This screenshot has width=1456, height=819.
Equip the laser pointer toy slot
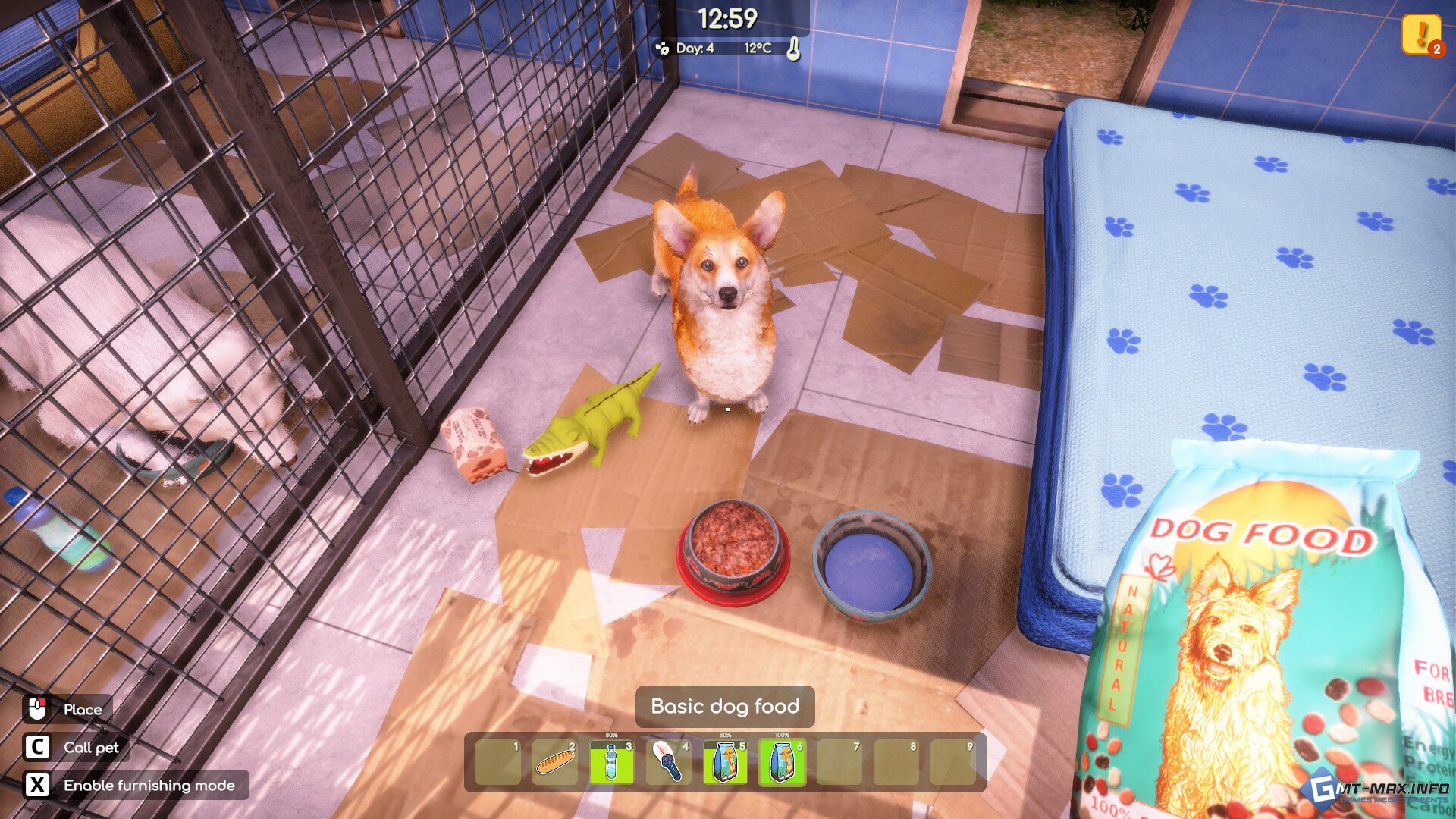click(x=668, y=762)
